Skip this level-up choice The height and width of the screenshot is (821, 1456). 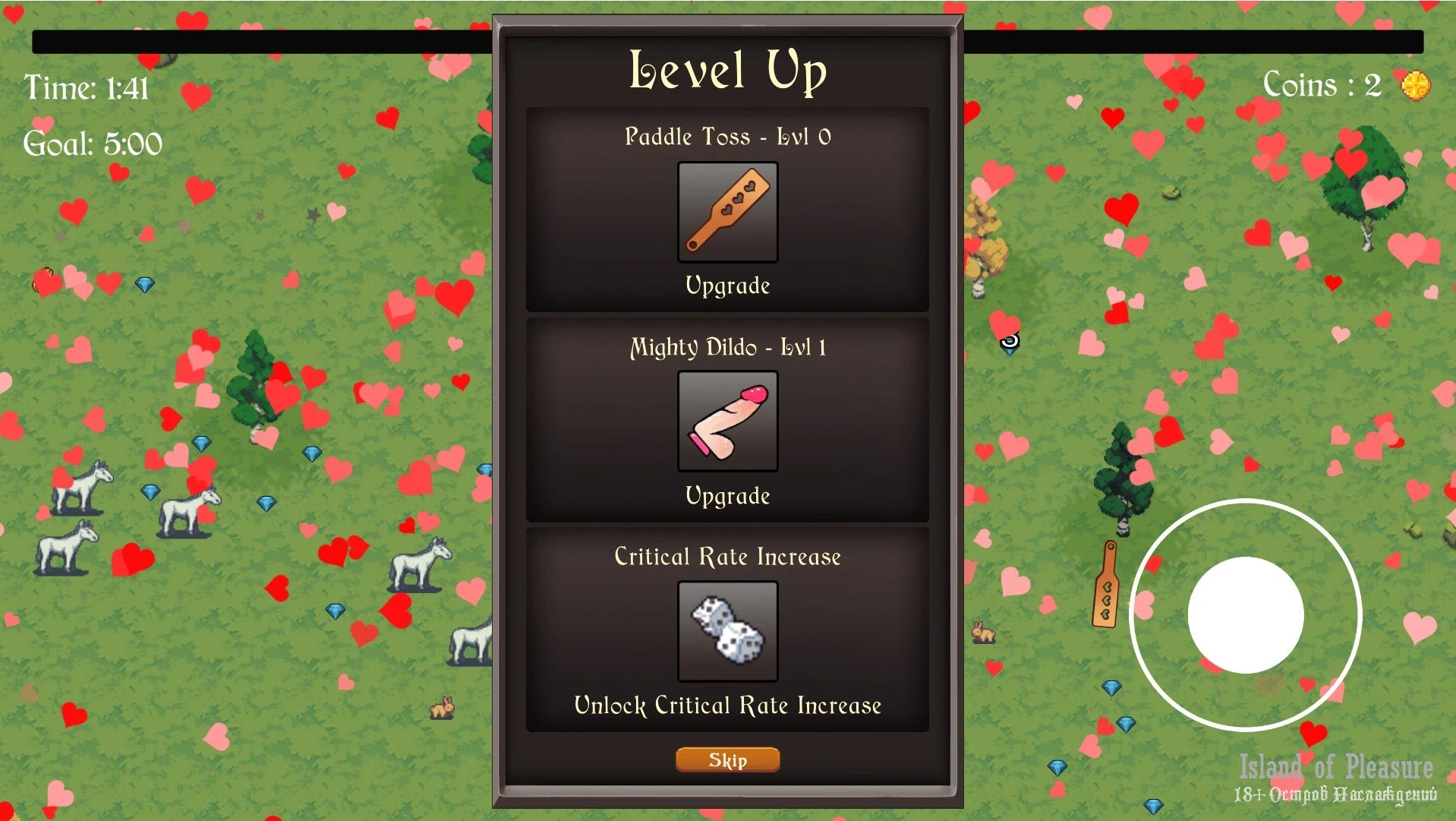pos(727,759)
